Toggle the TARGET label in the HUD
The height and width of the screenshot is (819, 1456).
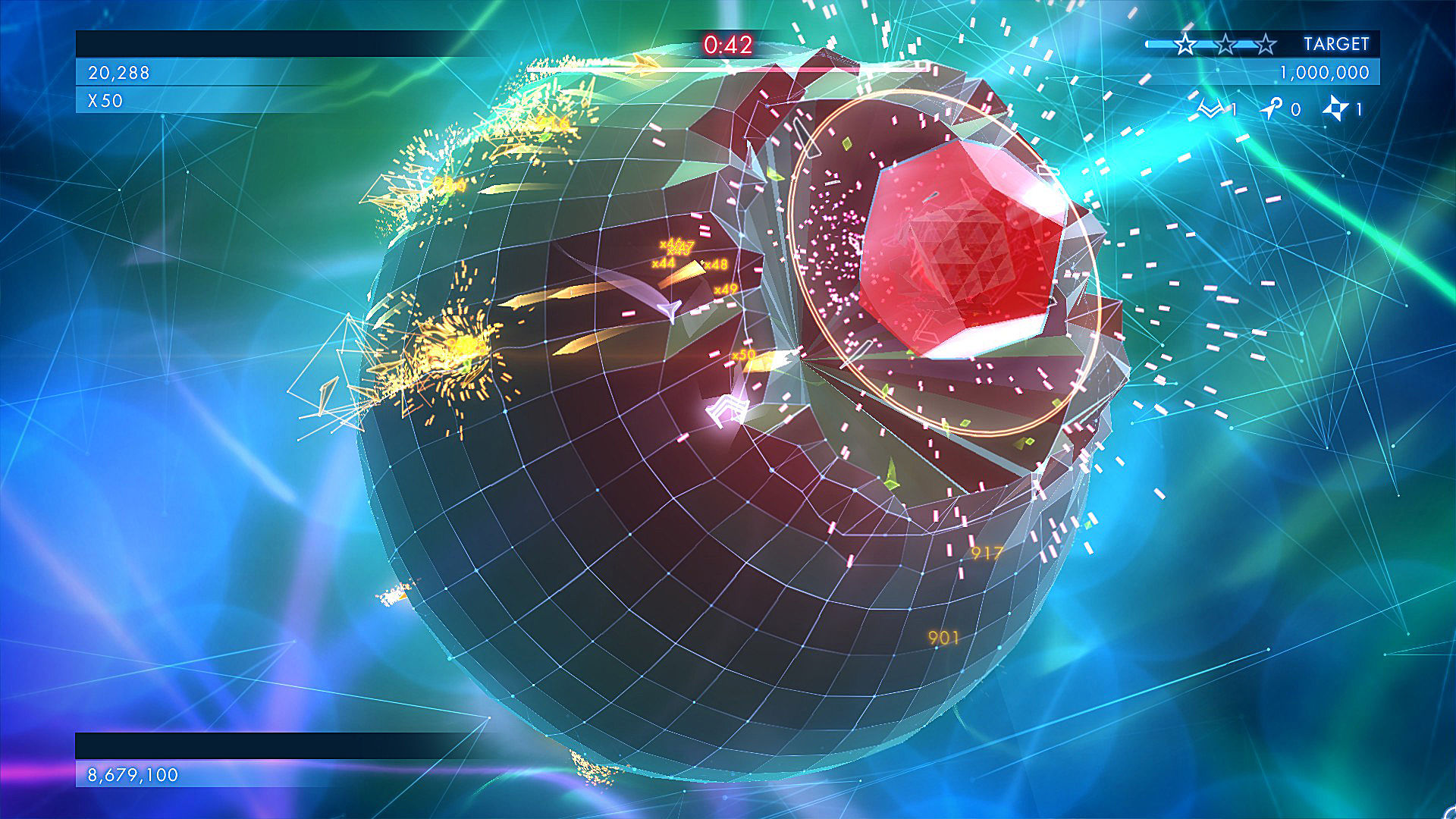1337,43
